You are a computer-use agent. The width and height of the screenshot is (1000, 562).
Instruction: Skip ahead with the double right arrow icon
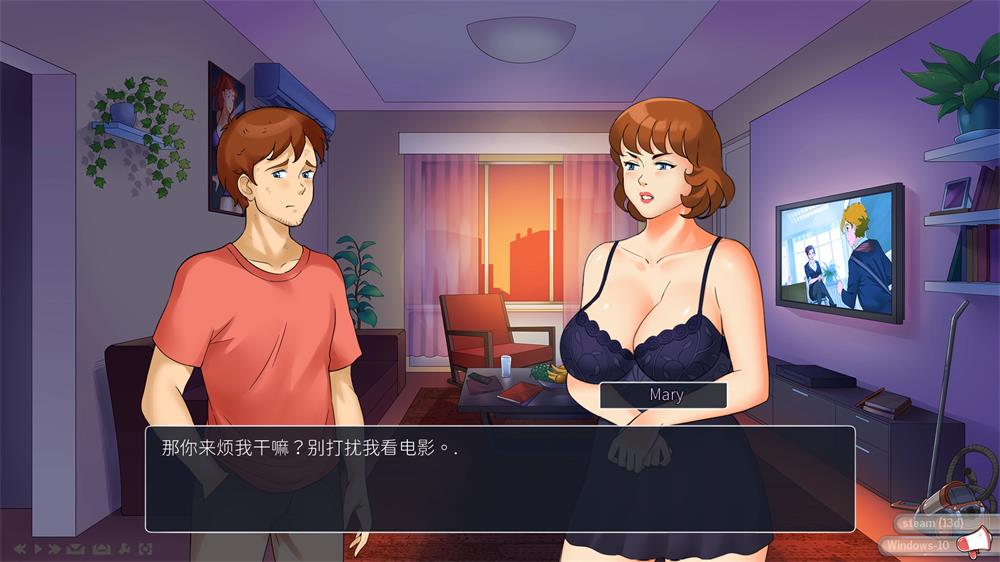pyautogui.click(x=55, y=549)
